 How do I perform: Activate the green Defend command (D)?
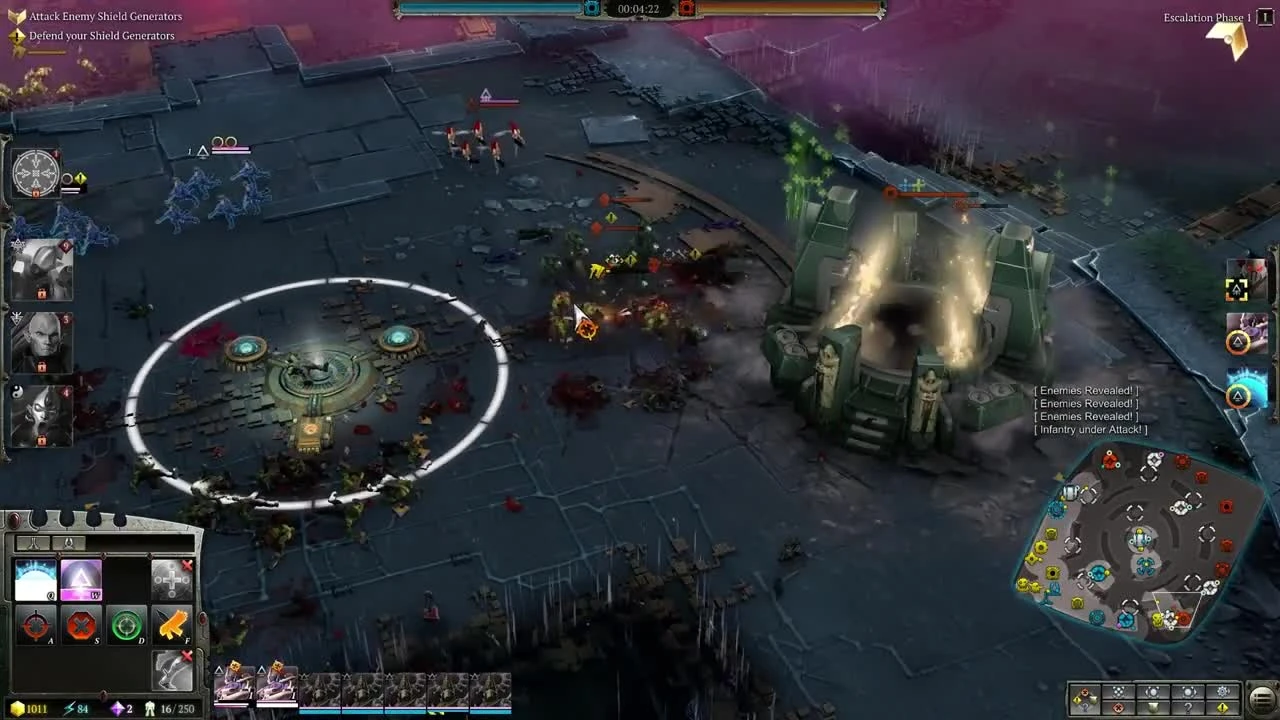127,625
